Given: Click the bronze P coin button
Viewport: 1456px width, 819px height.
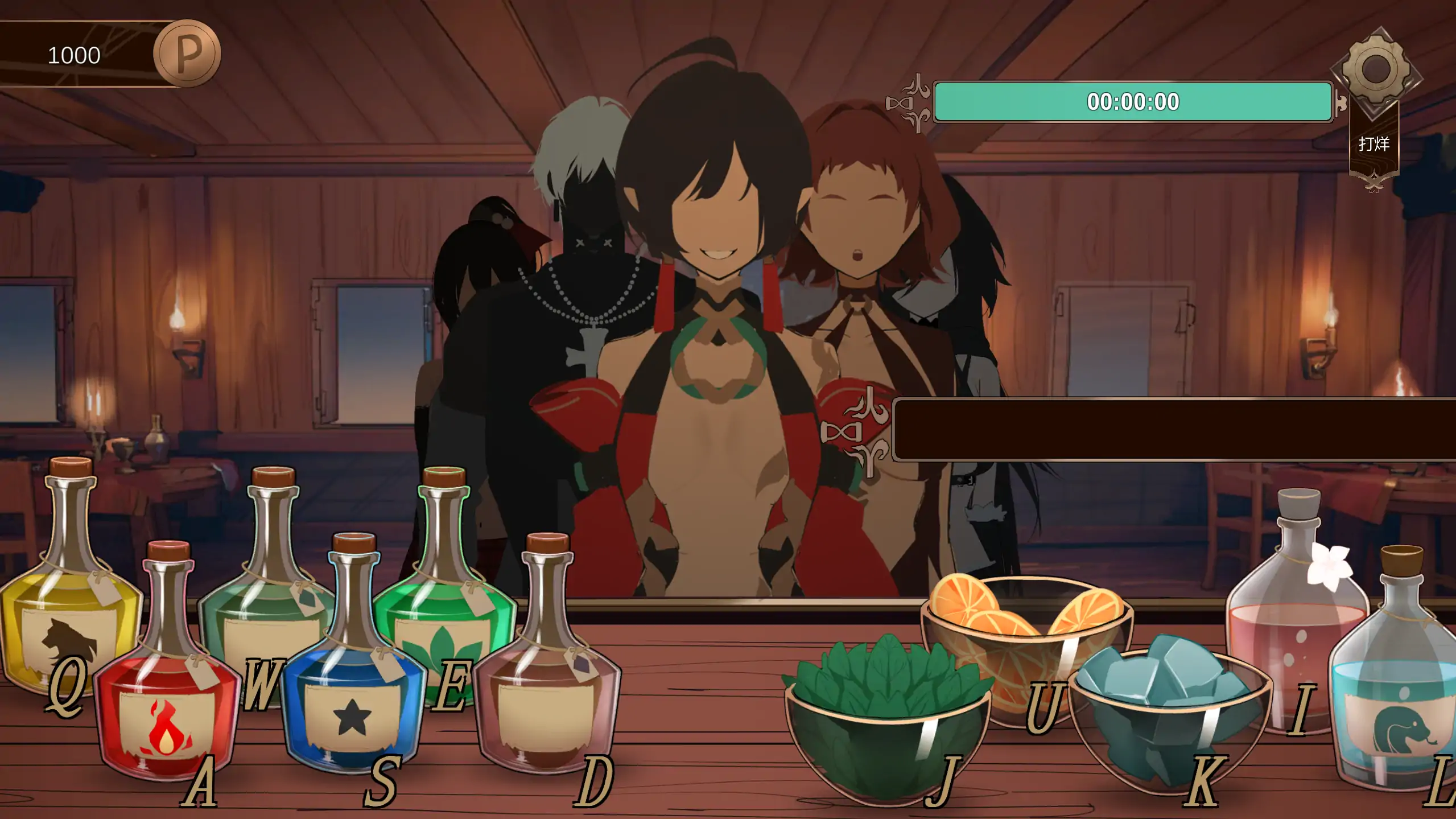Looking at the screenshot, I should point(187,53).
